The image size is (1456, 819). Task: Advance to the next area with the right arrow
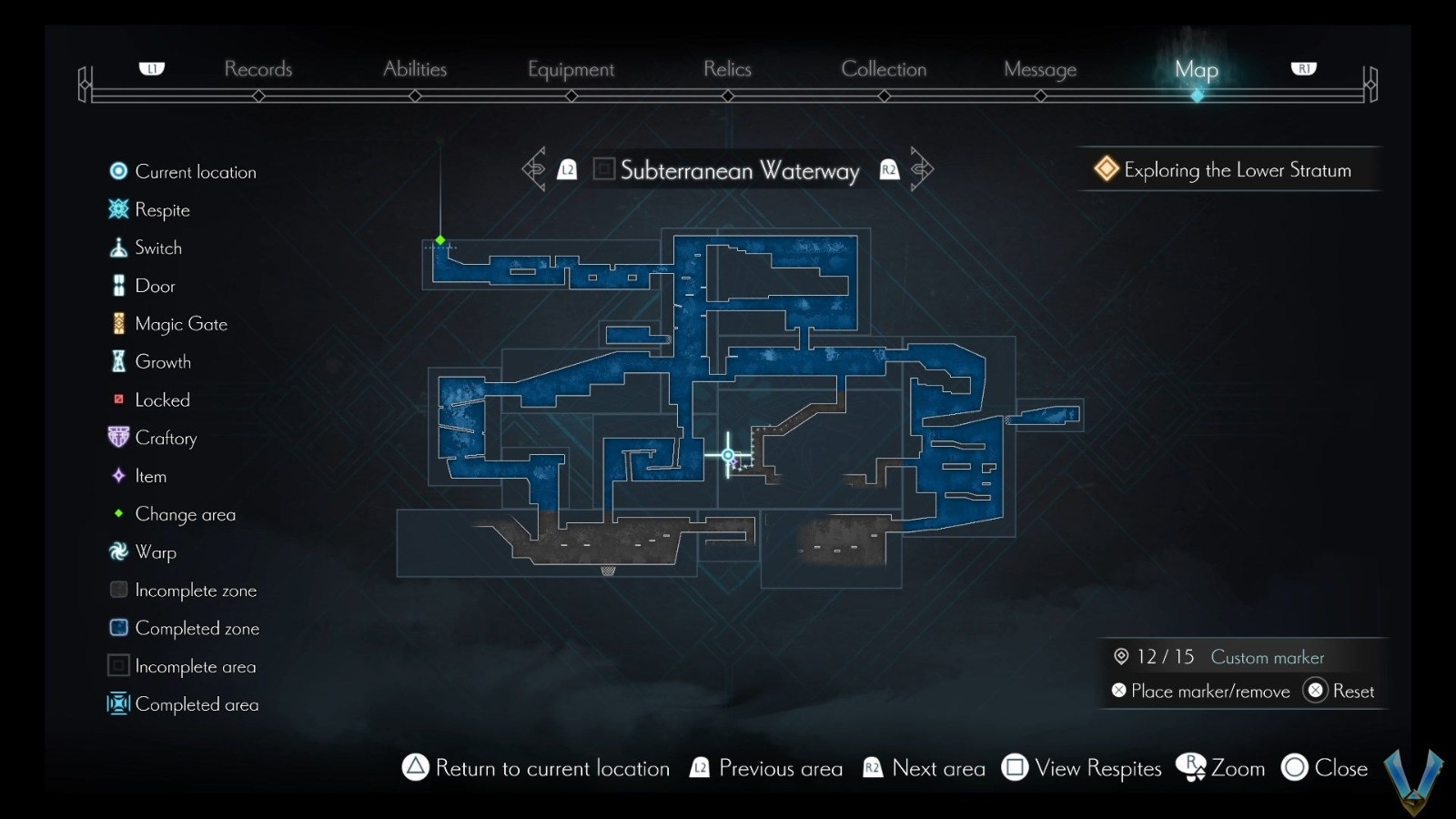(921, 169)
